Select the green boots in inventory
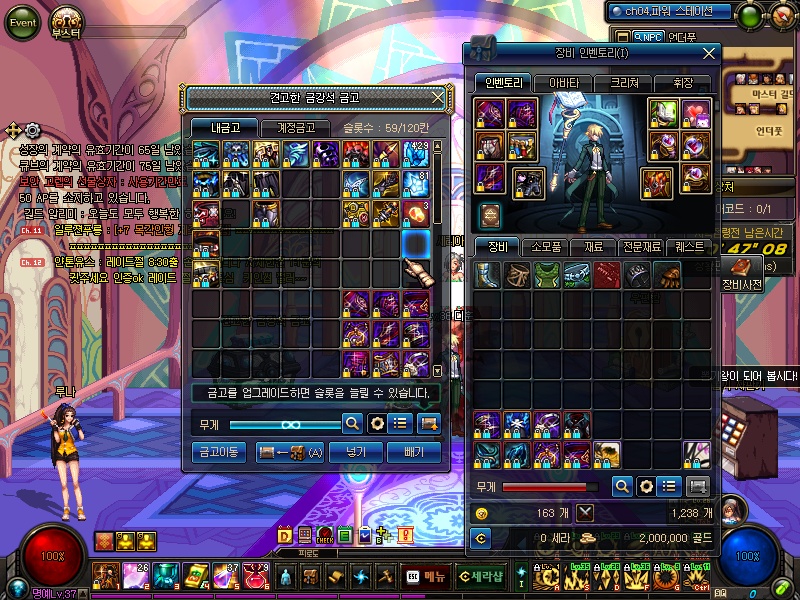Viewport: 800px width, 600px height. (x=547, y=275)
